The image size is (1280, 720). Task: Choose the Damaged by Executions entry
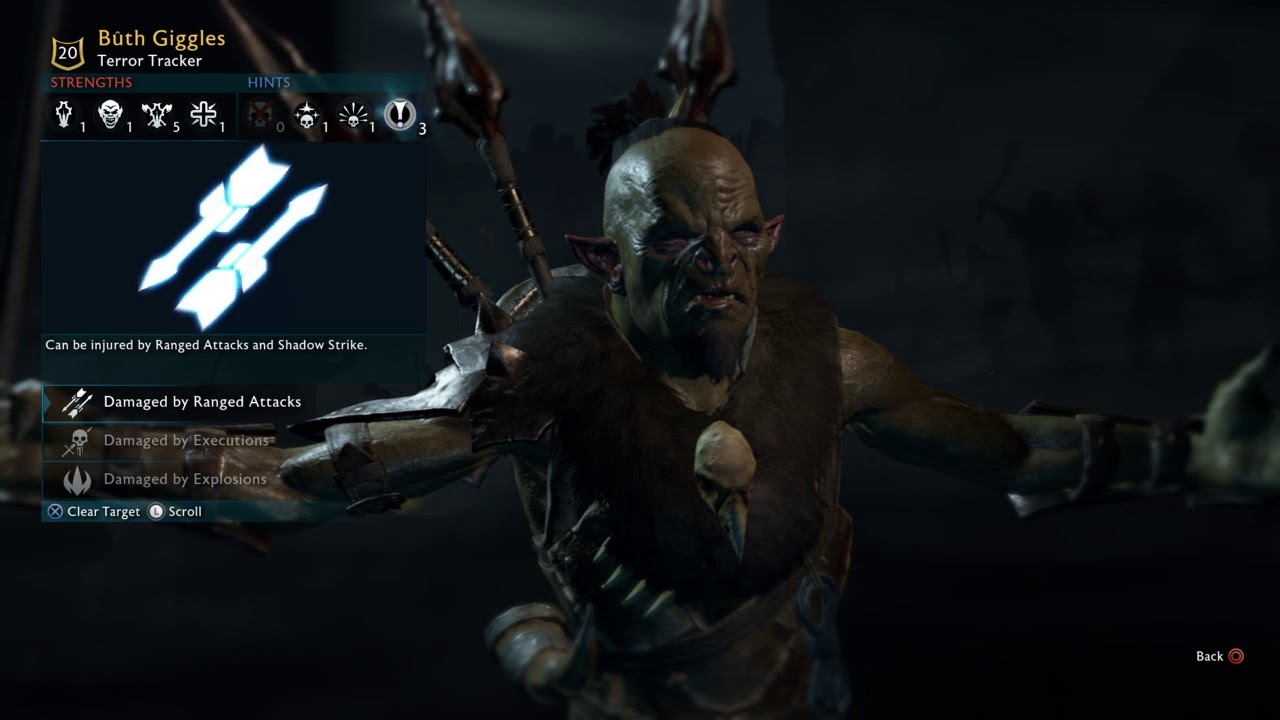[185, 441]
